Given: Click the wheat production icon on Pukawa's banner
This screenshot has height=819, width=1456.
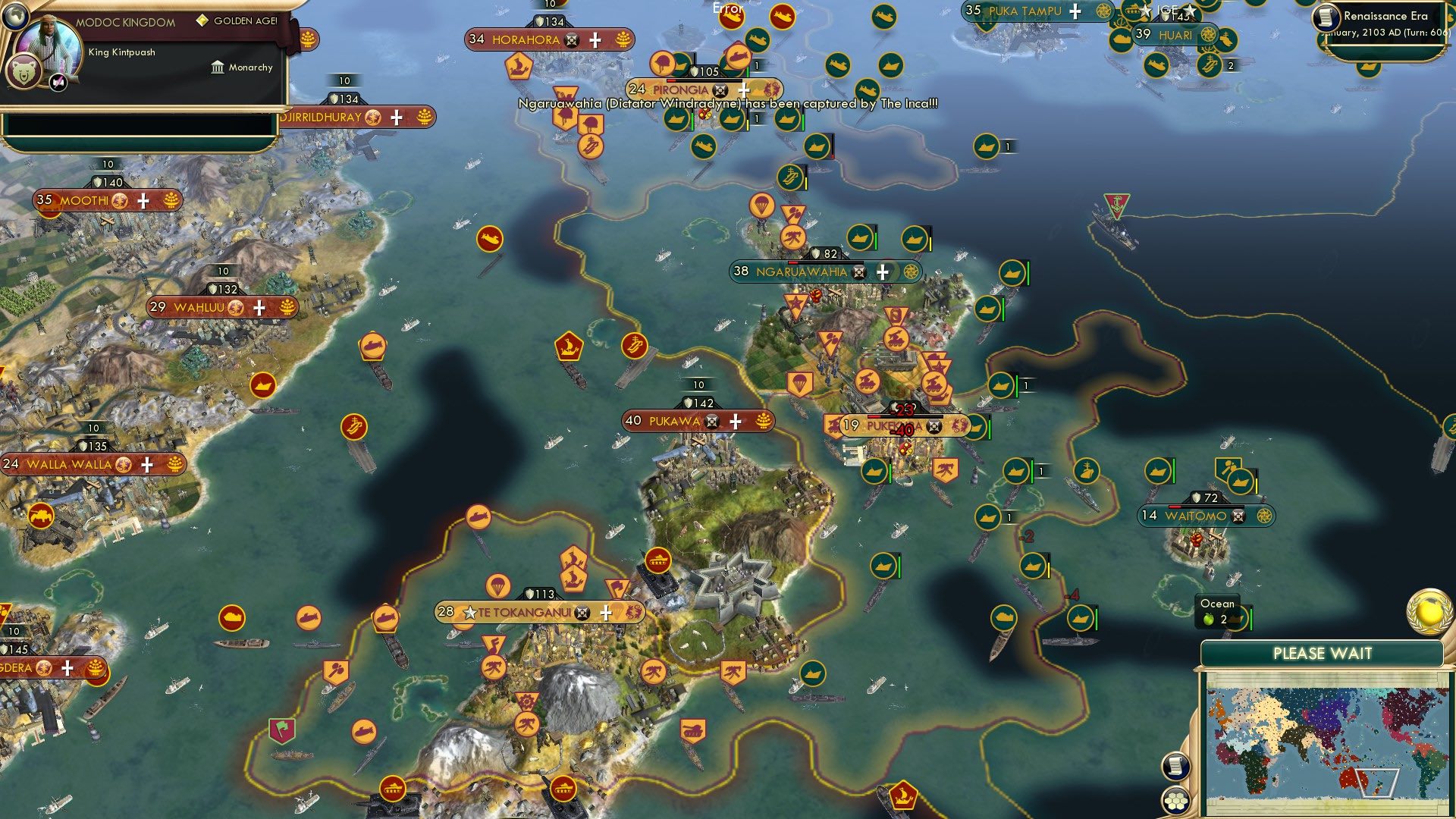Looking at the screenshot, I should coord(762,420).
